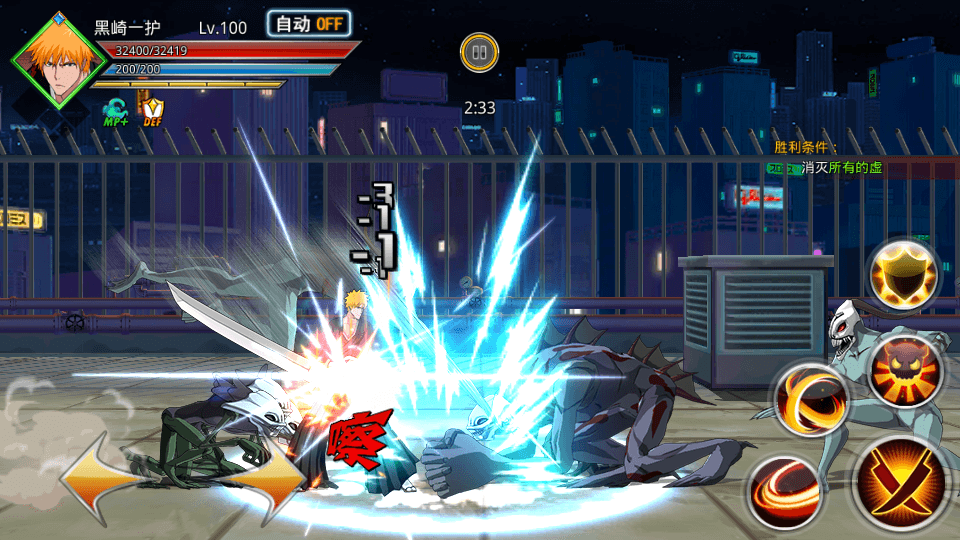Use the red sweeping slash skill
Viewport: 960px width, 540px height.
coord(781,490)
